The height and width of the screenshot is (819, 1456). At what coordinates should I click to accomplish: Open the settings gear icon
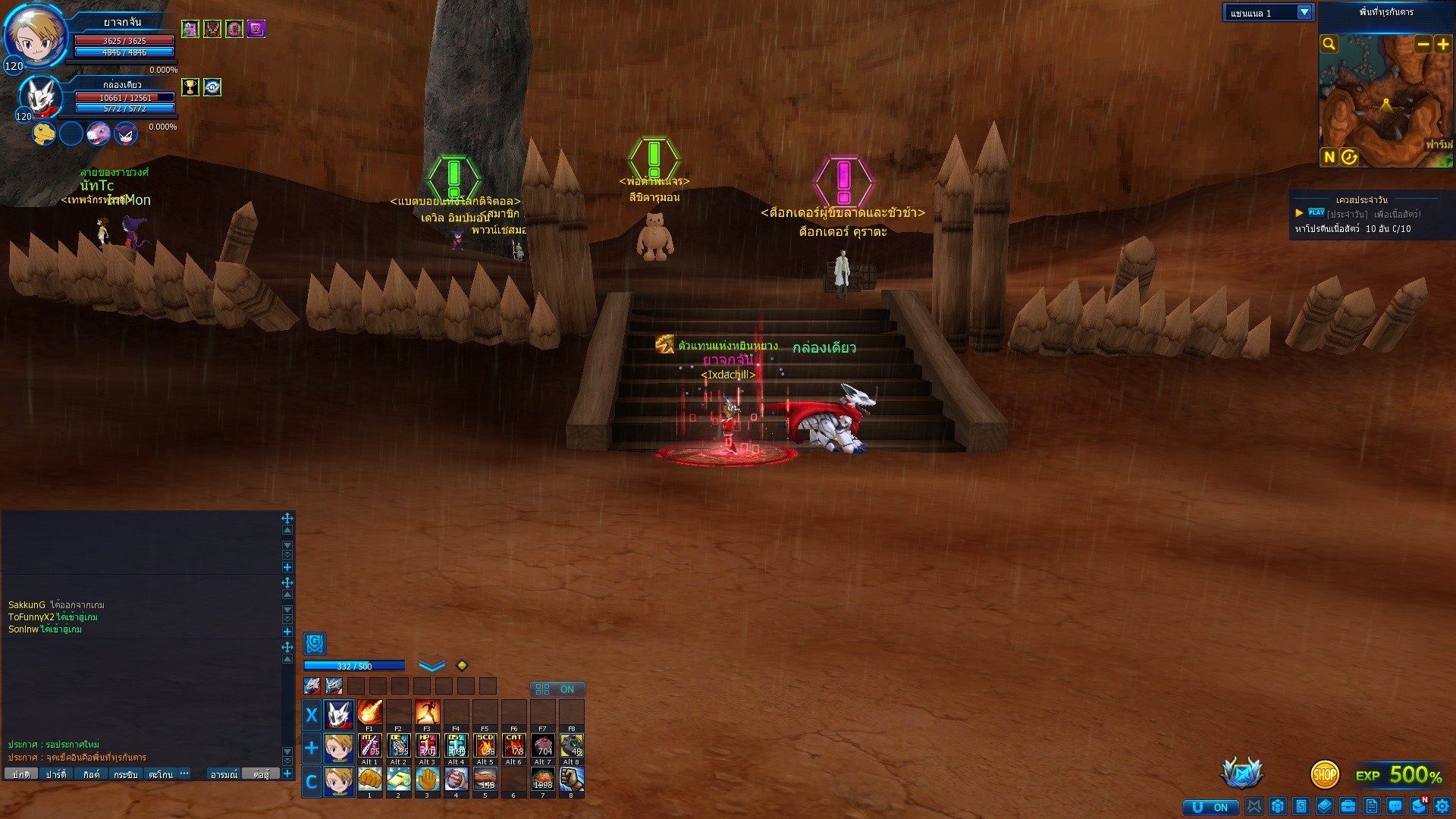pos(1442,806)
